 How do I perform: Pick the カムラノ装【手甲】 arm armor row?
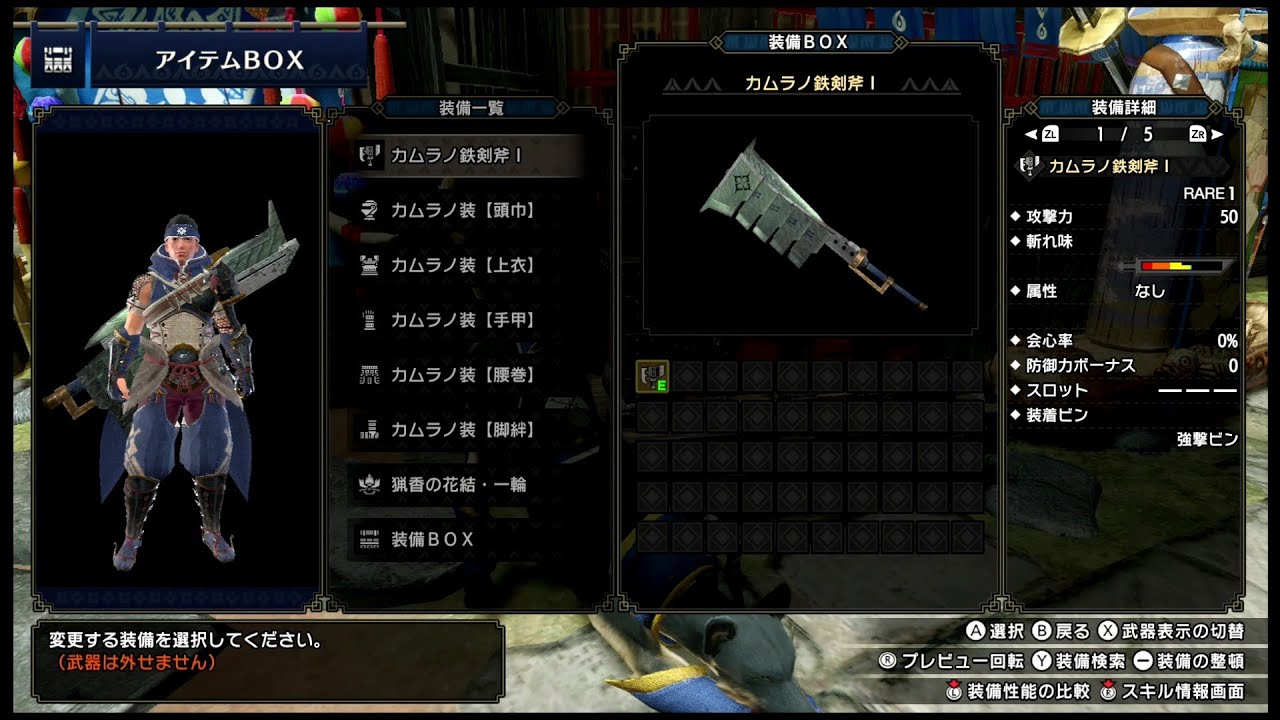[467, 321]
